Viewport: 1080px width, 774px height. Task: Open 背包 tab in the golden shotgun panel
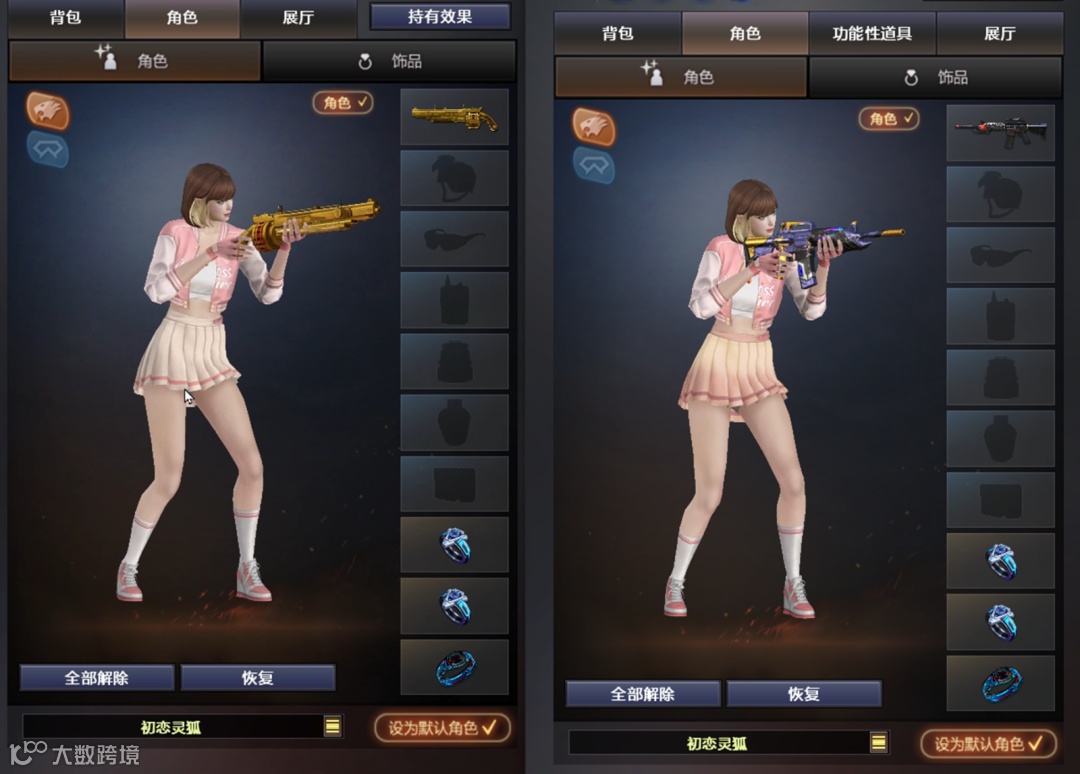point(66,18)
